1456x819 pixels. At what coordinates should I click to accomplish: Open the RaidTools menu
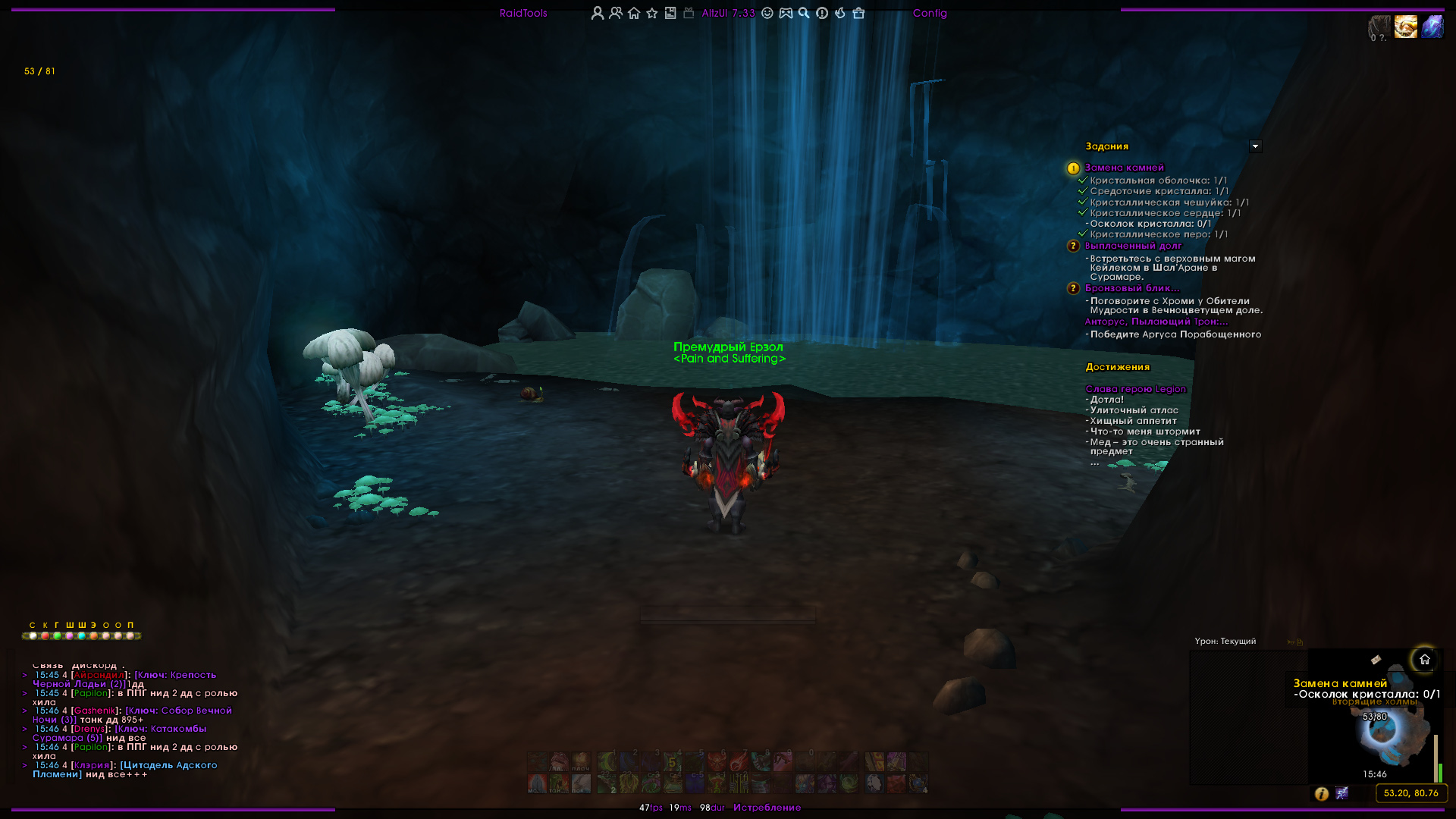(523, 13)
